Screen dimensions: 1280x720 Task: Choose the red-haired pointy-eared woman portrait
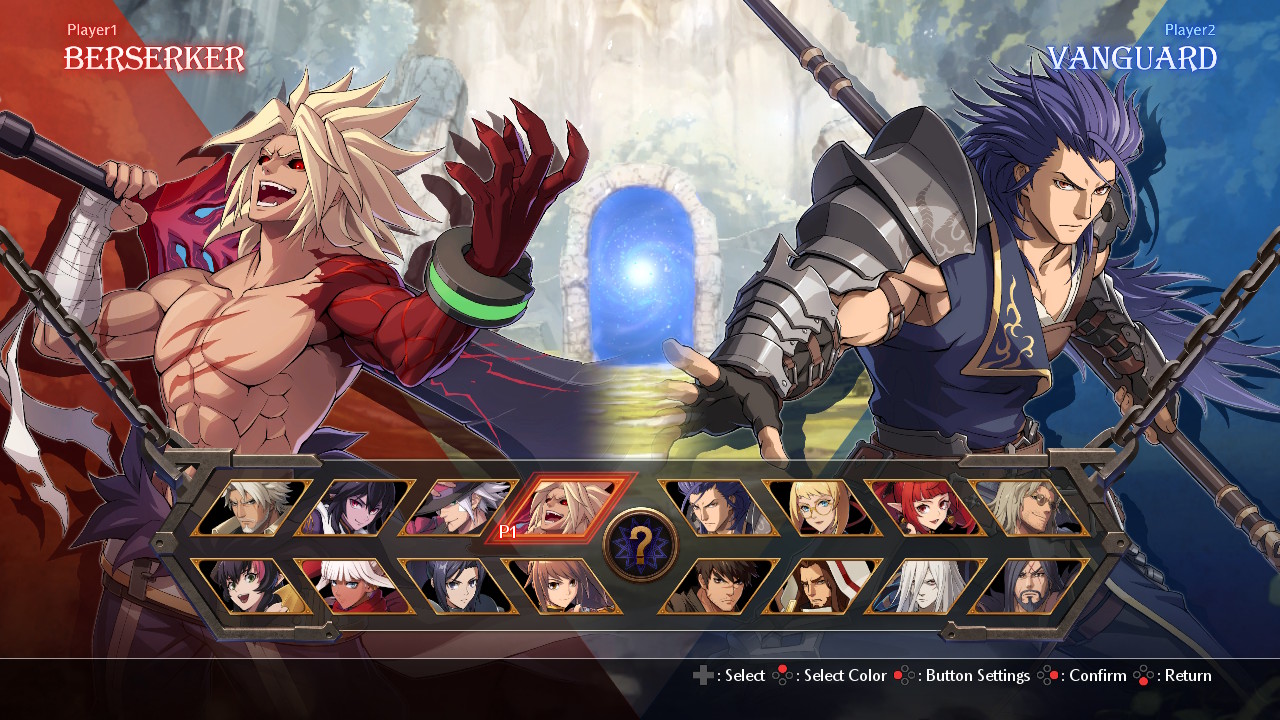[926, 508]
